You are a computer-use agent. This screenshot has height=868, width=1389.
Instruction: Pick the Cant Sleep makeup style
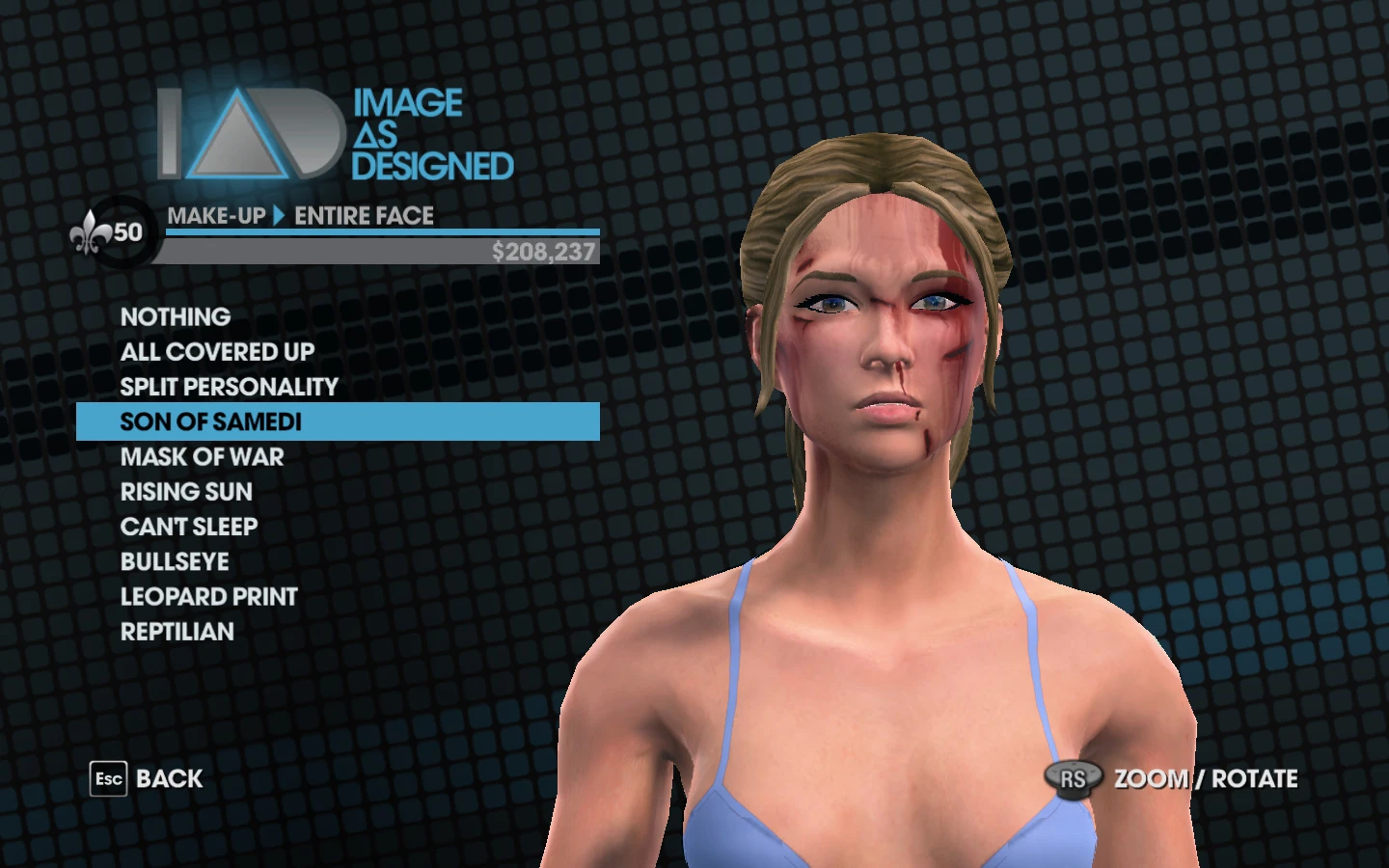tap(188, 527)
